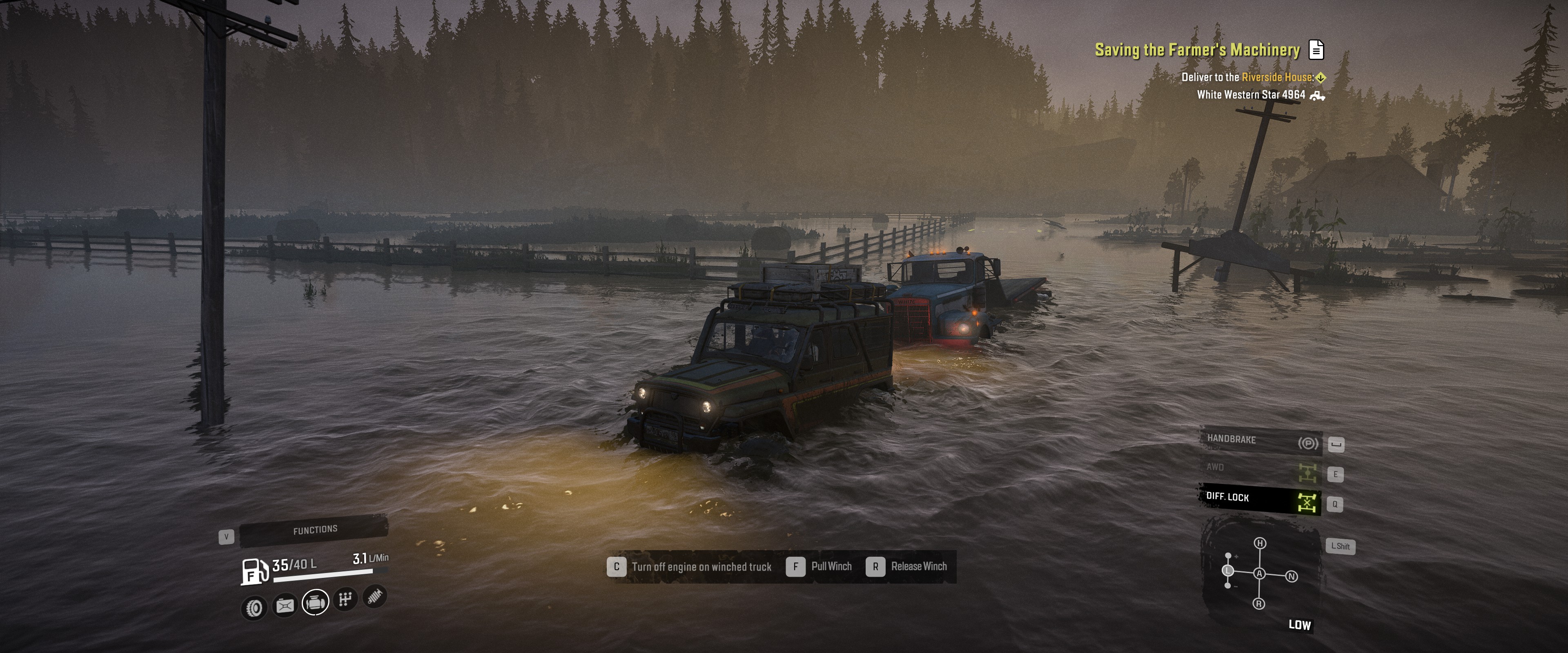This screenshot has height=653, width=1568.
Task: Open the mission document icon
Action: point(1316,50)
